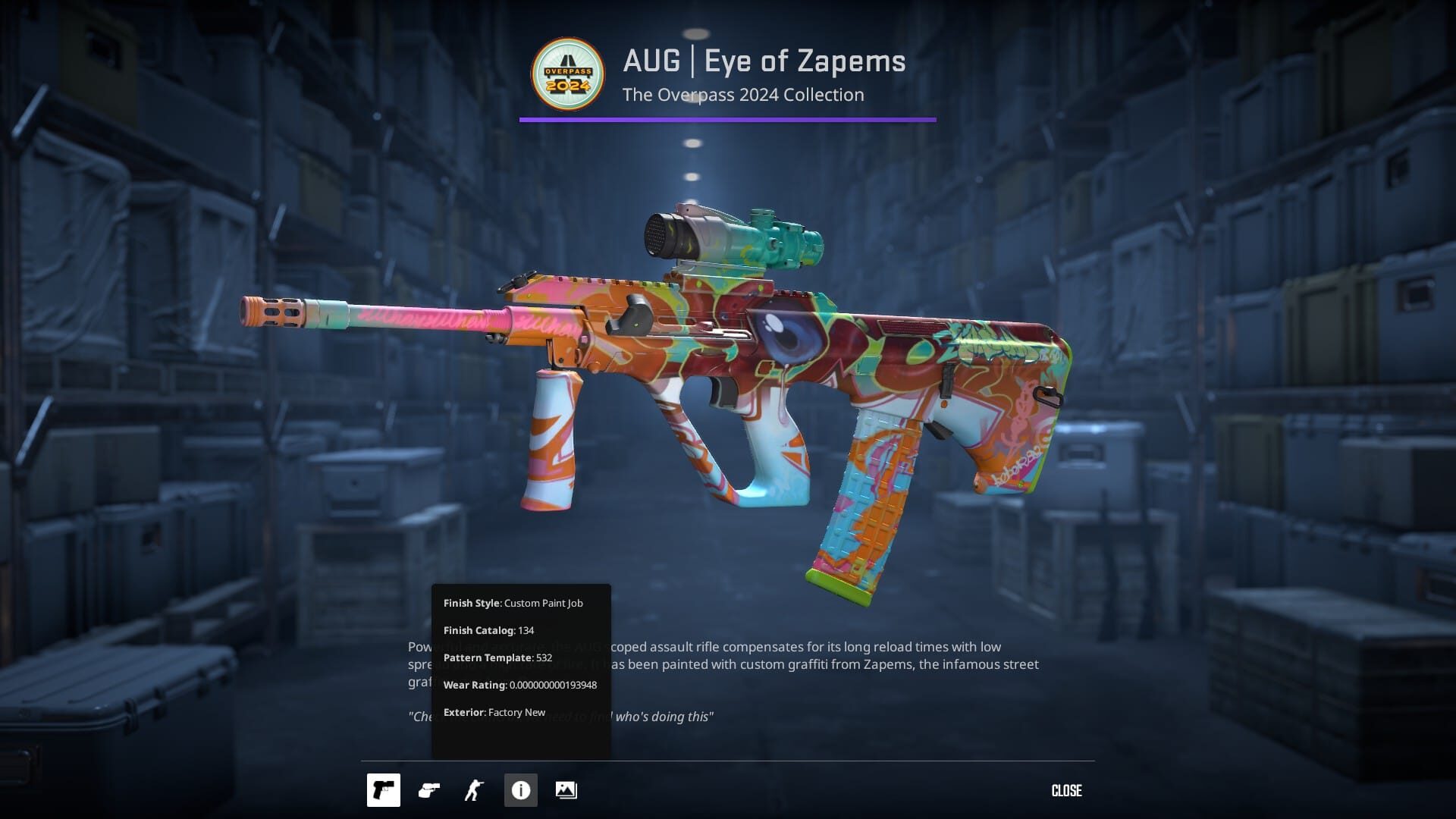Image resolution: width=1456 pixels, height=819 pixels.
Task: Click the Exterior: Factory New entry
Action: [x=494, y=712]
